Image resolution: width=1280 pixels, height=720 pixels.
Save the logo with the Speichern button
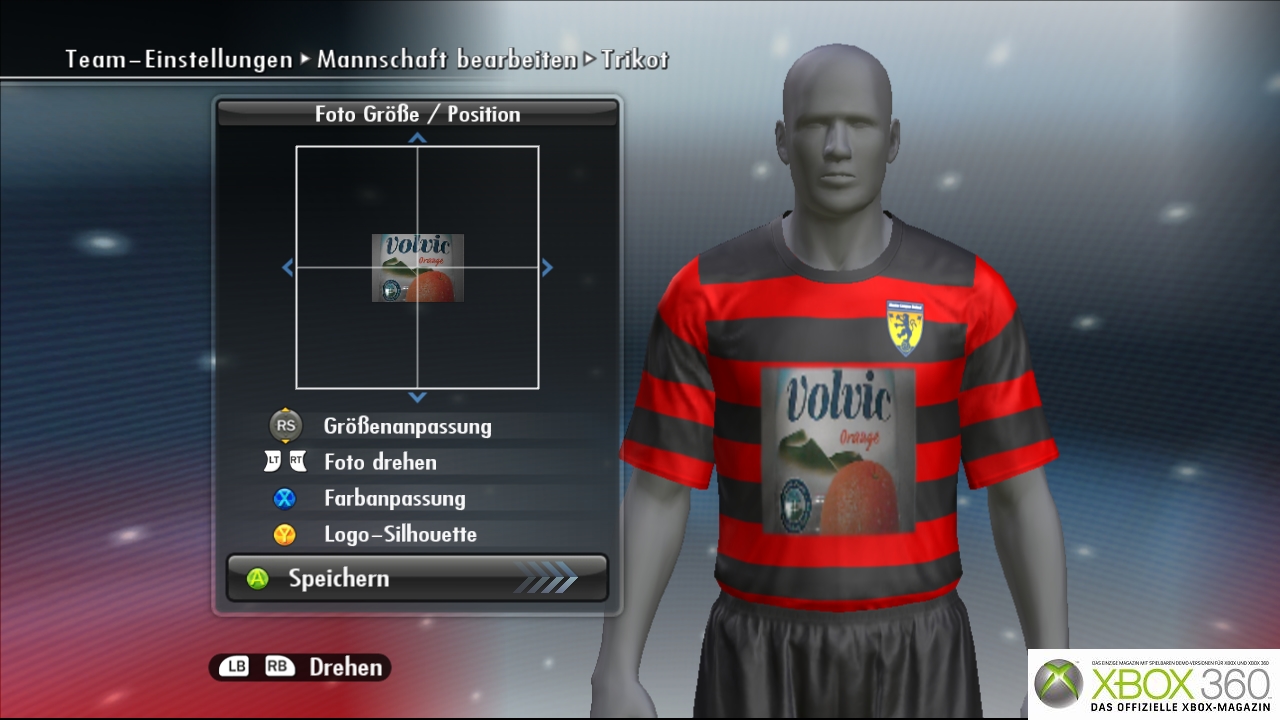(x=417, y=578)
